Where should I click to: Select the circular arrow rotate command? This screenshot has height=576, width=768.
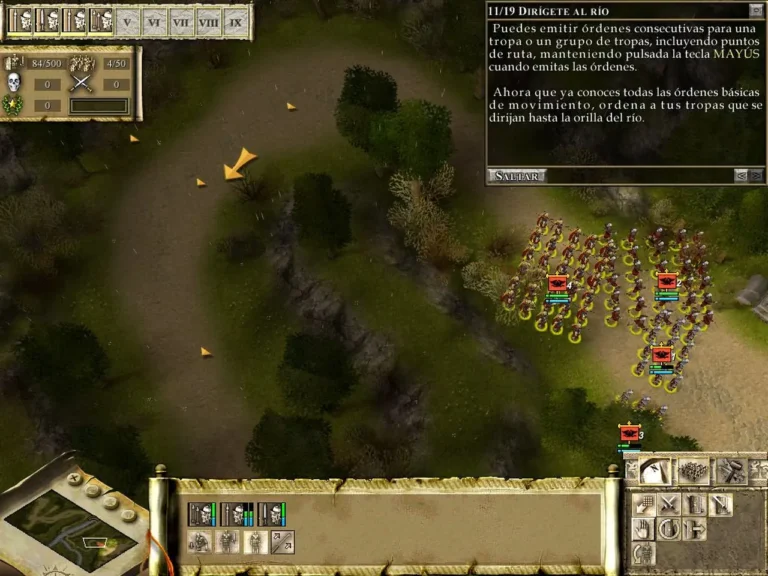click(x=669, y=529)
